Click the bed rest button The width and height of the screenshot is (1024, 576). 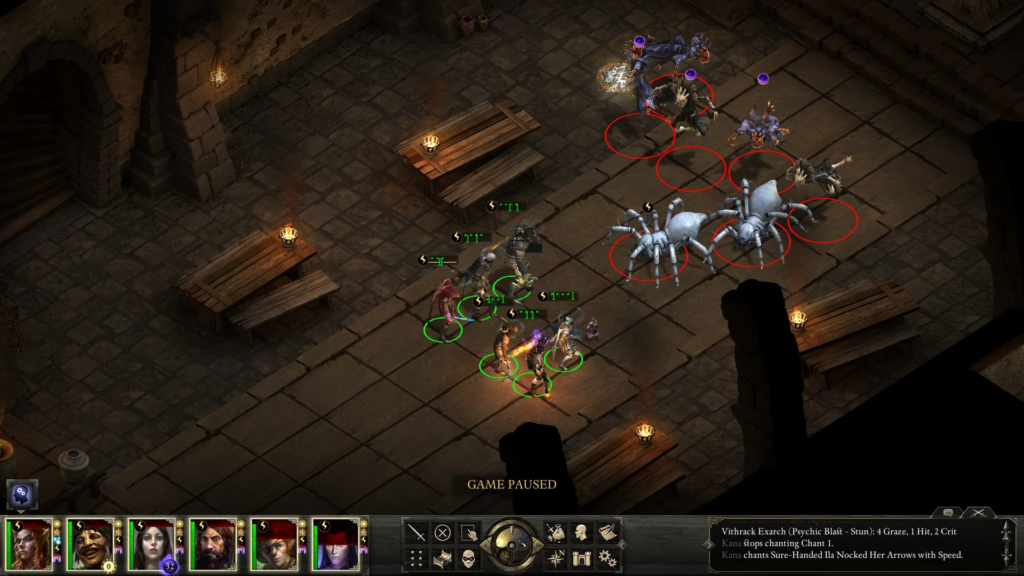443,558
